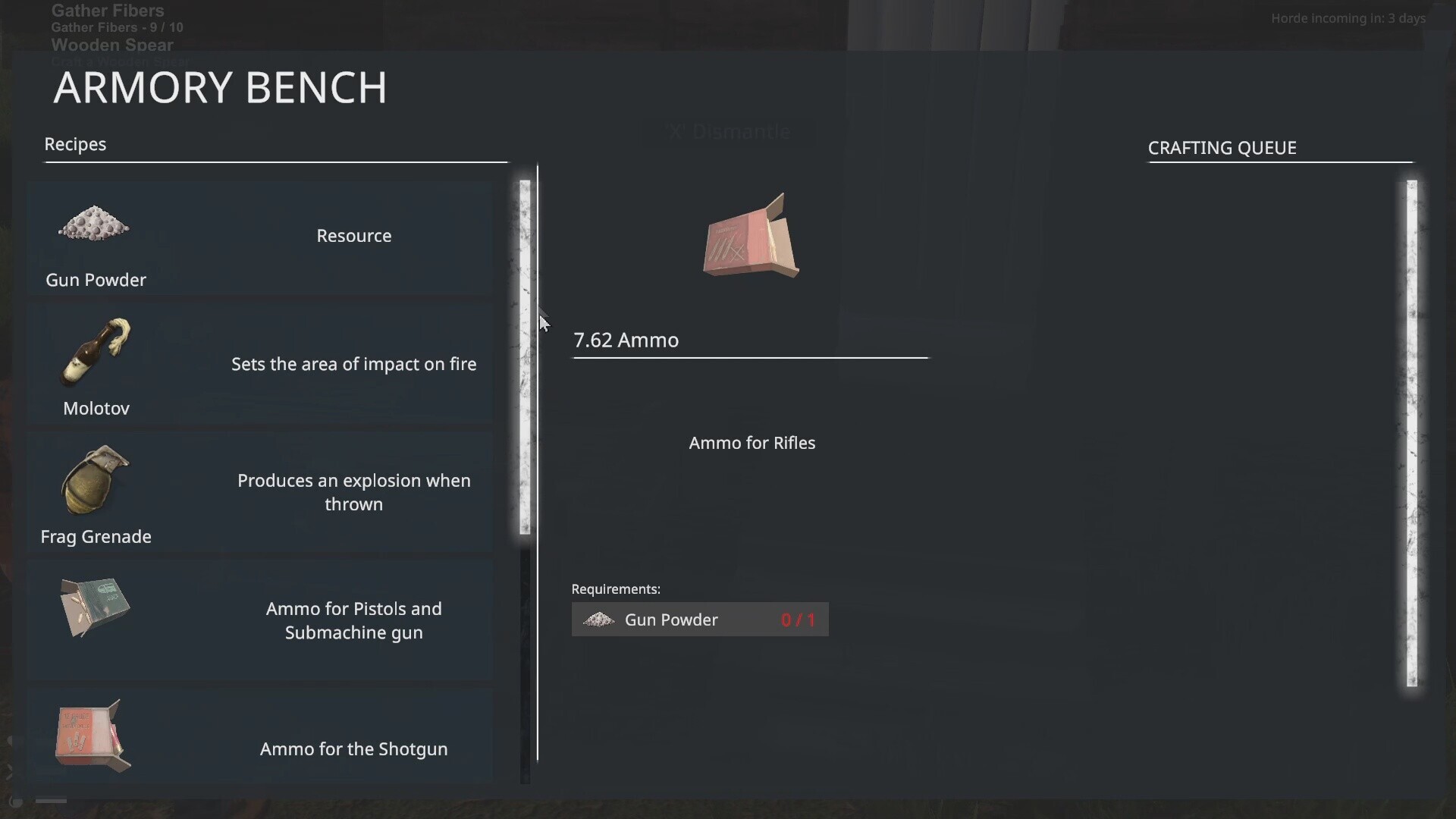
Task: Click the 7.62 Ammo title text
Action: (626, 340)
